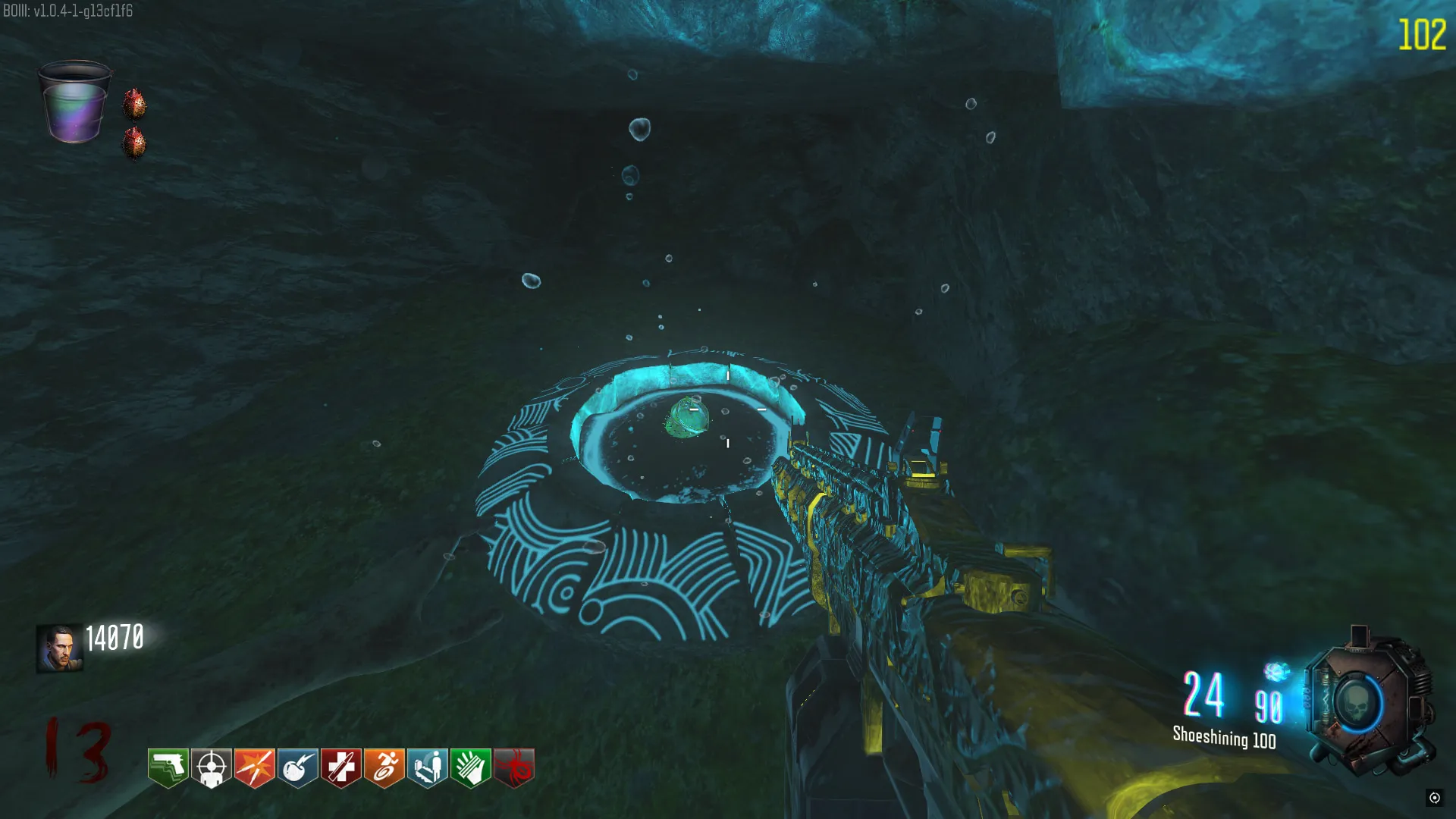Click the player character portrait
Image resolution: width=1456 pixels, height=819 pixels.
click(59, 648)
